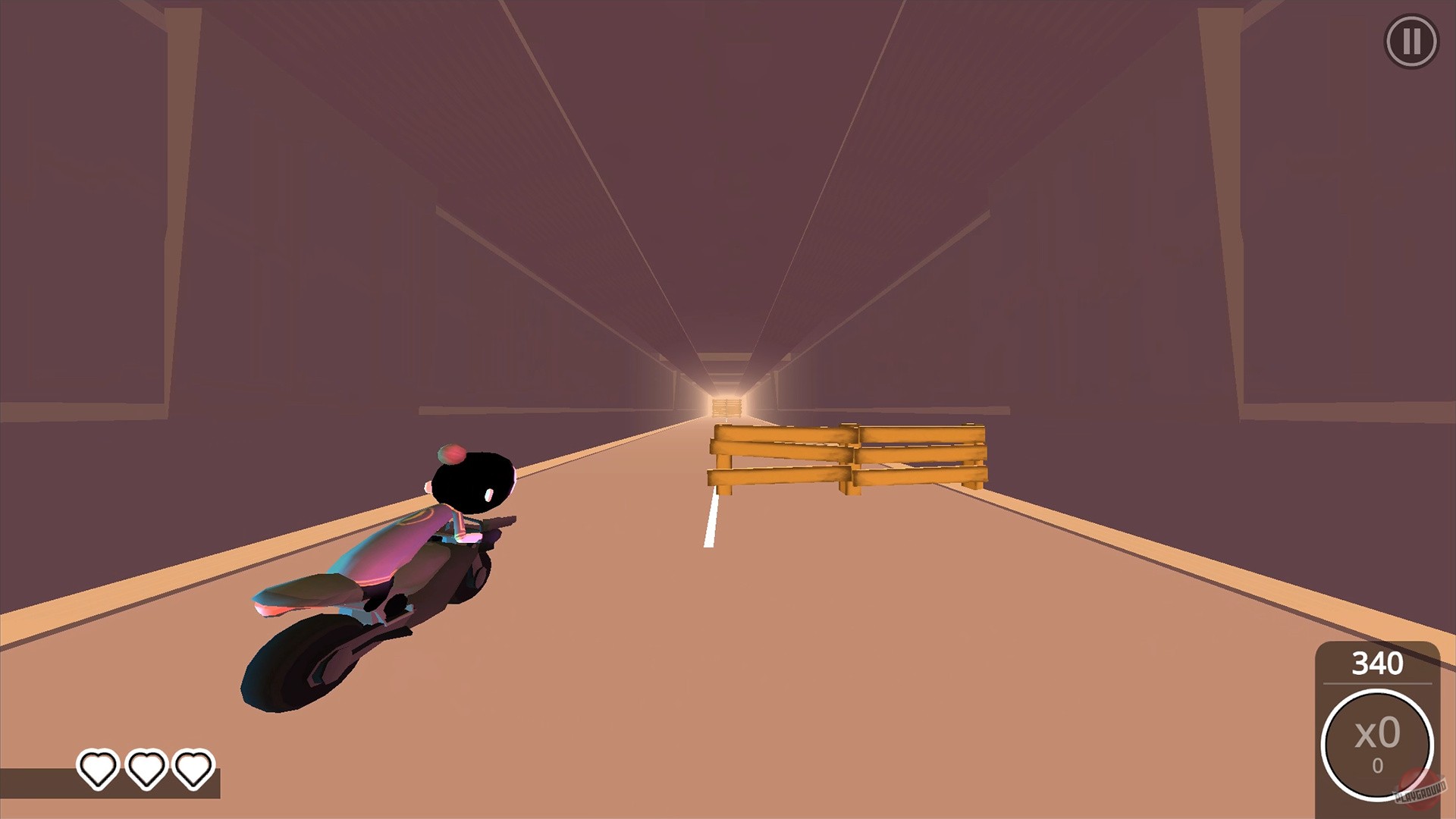Click the rider's helmet topknot
The width and height of the screenshot is (1456, 819).
click(453, 455)
